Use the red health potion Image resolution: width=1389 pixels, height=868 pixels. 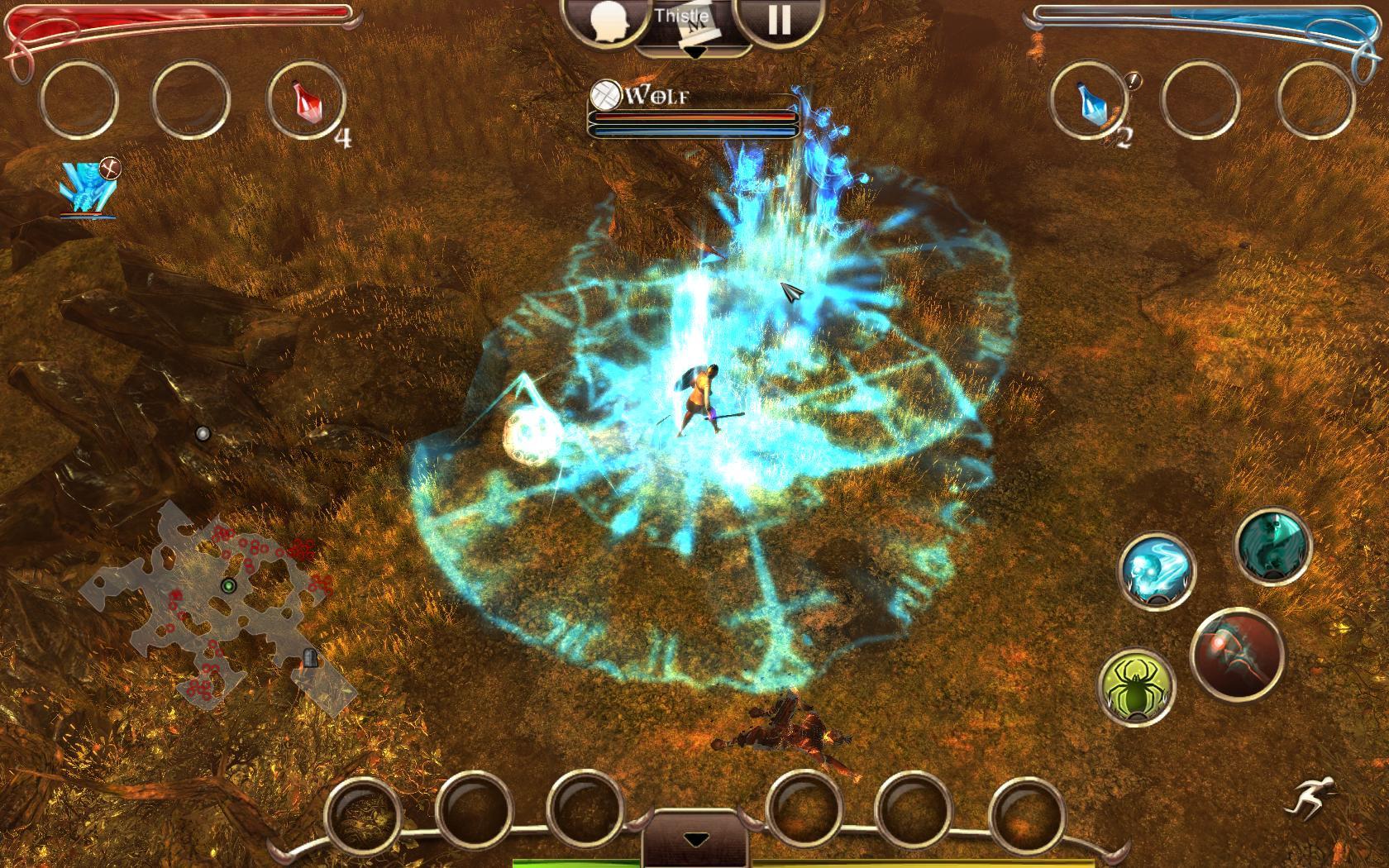coord(306,102)
